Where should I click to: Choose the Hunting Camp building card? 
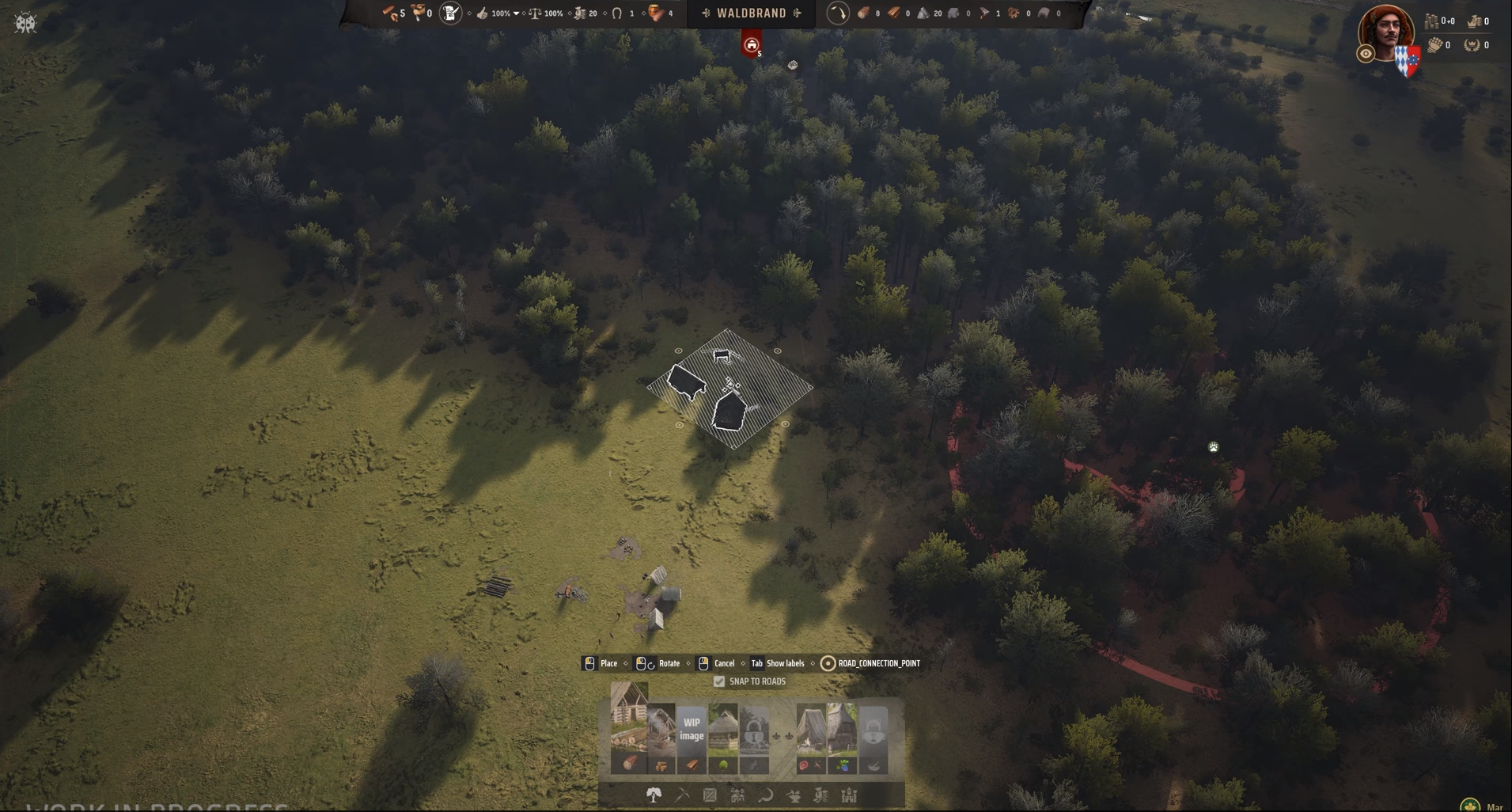point(811,738)
